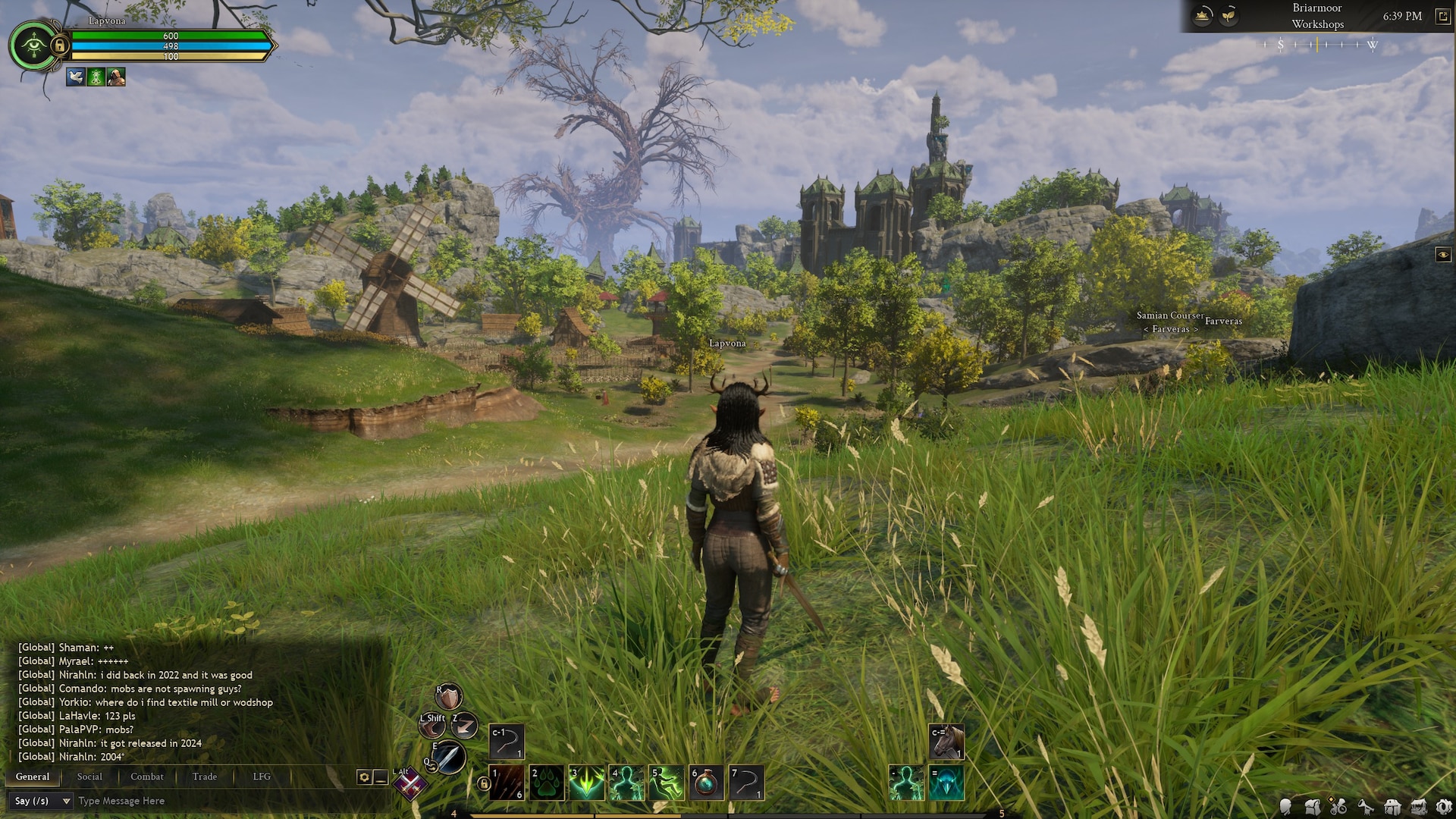Viewport: 1456px width, 819px height.
Task: Activate the cyan bird head ability
Action: tap(946, 783)
